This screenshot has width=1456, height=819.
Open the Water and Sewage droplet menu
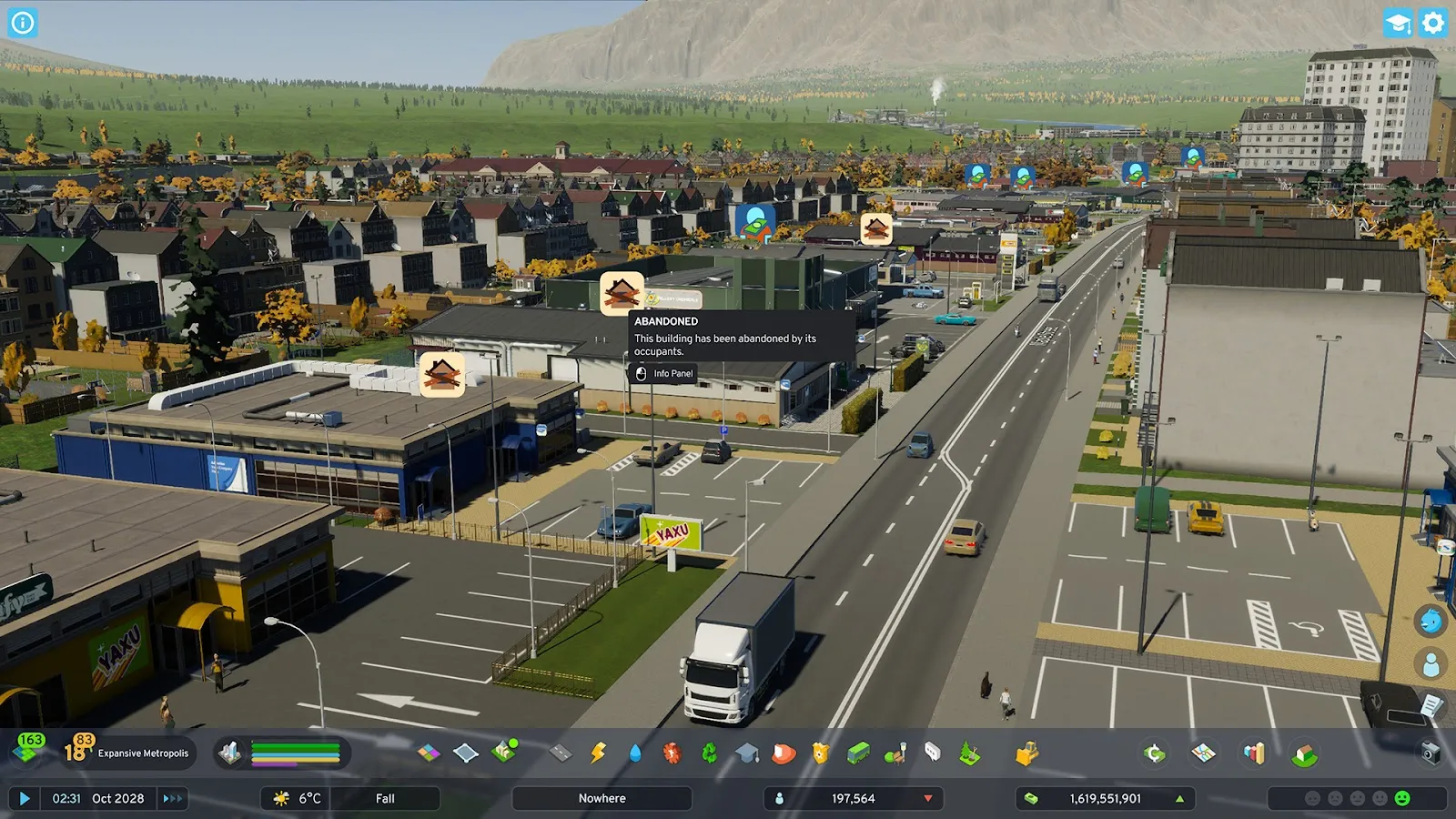[634, 753]
